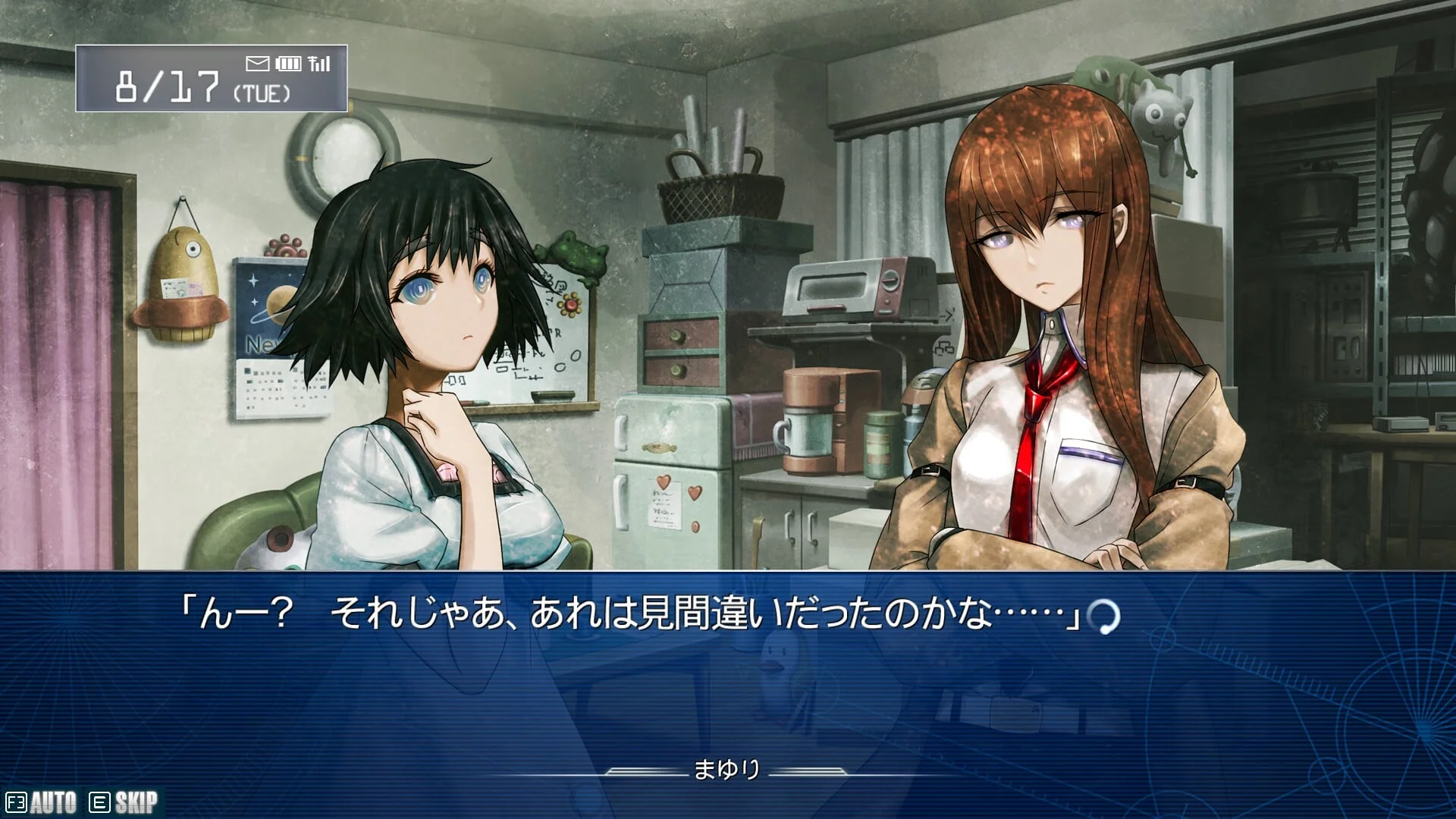Viewport: 1456px width, 819px height.
Task: Toggle AUTO text advance mode
Action: (x=42, y=802)
